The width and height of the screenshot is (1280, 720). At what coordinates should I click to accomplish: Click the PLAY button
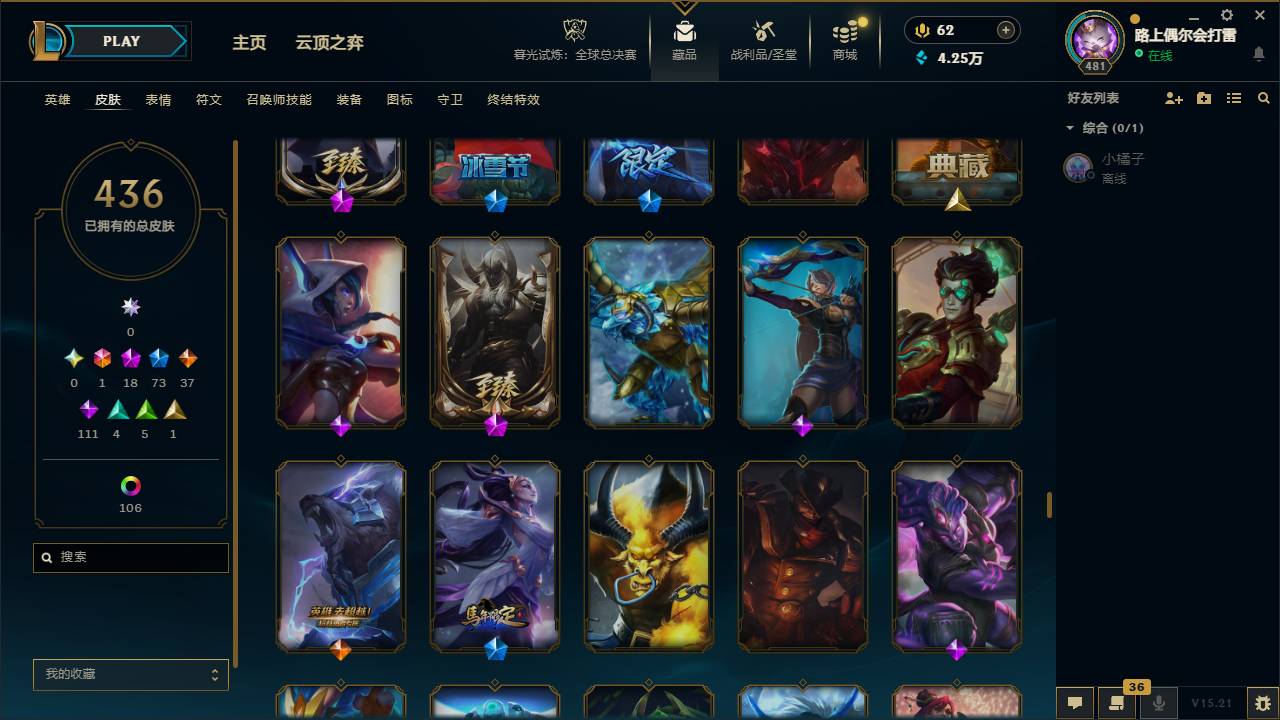pos(120,41)
